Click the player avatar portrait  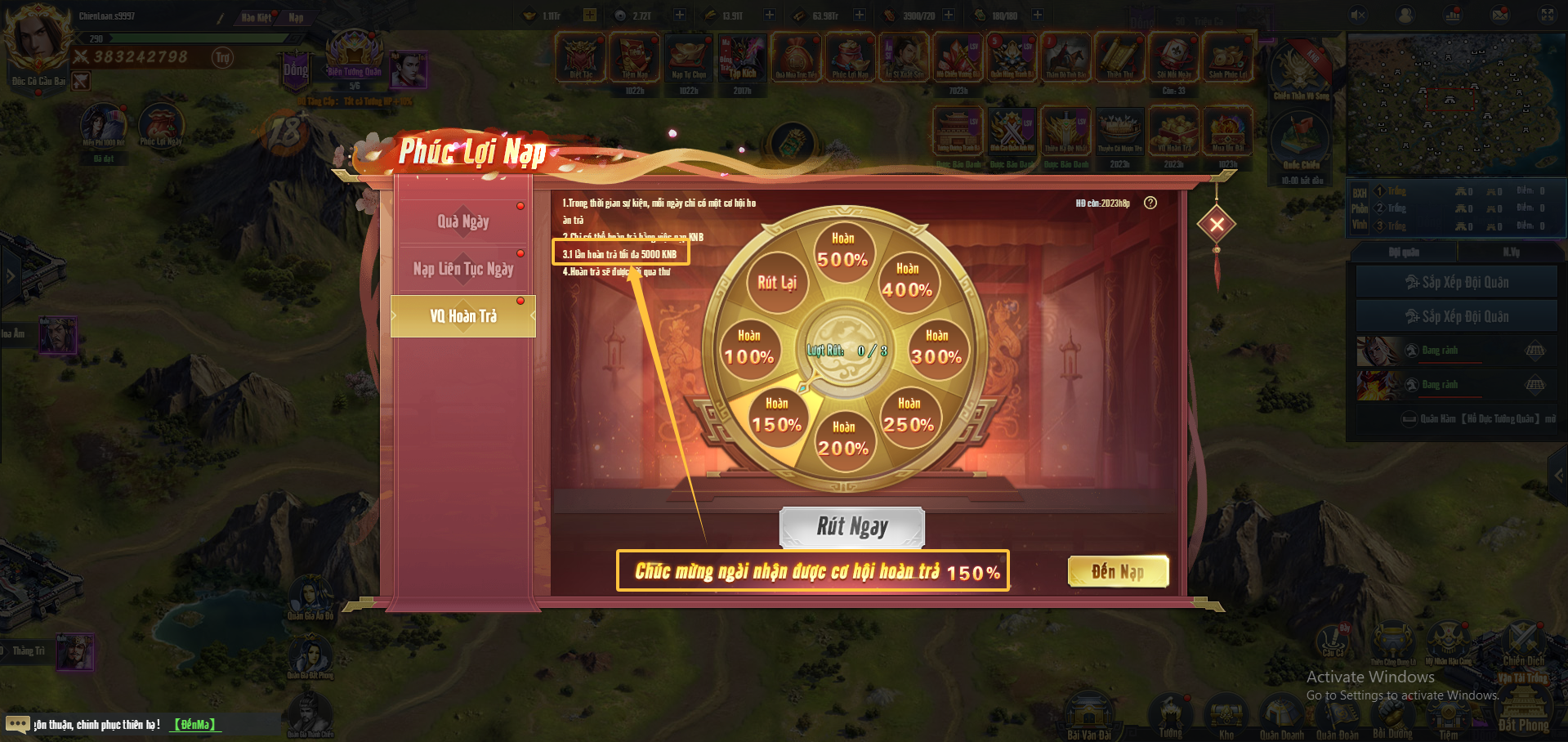(36, 39)
